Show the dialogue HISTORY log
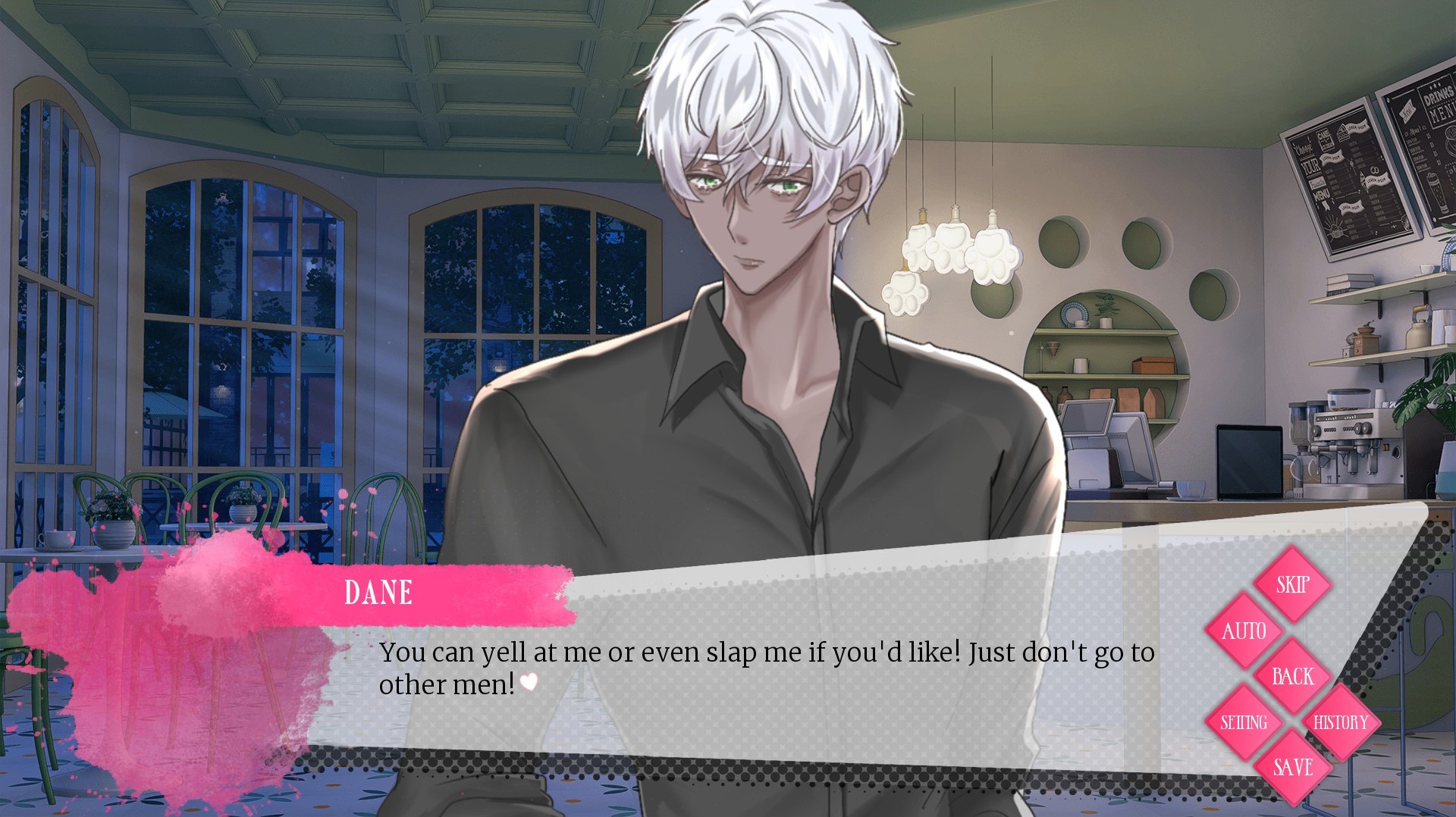Image resolution: width=1456 pixels, height=817 pixels. 1340,722
